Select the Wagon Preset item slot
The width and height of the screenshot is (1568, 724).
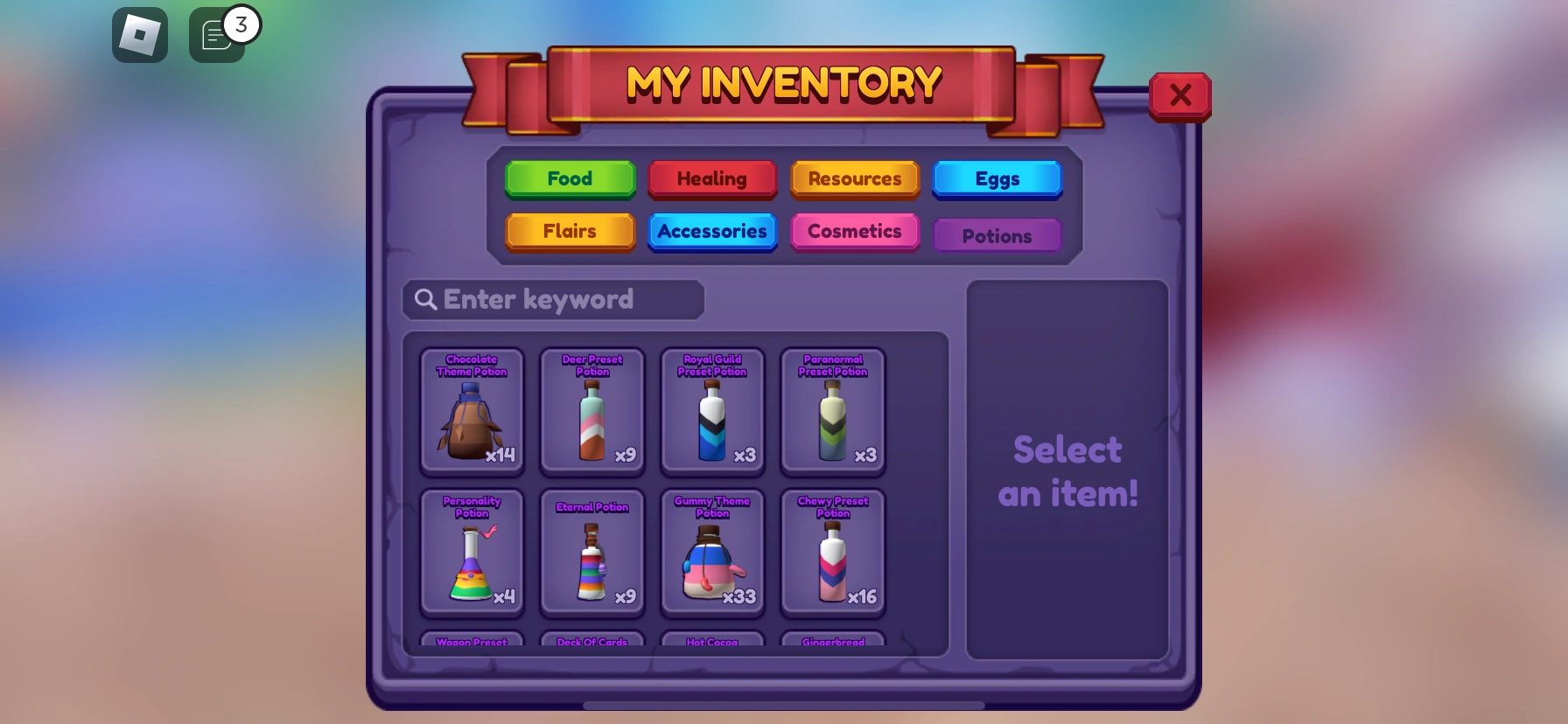click(472, 643)
